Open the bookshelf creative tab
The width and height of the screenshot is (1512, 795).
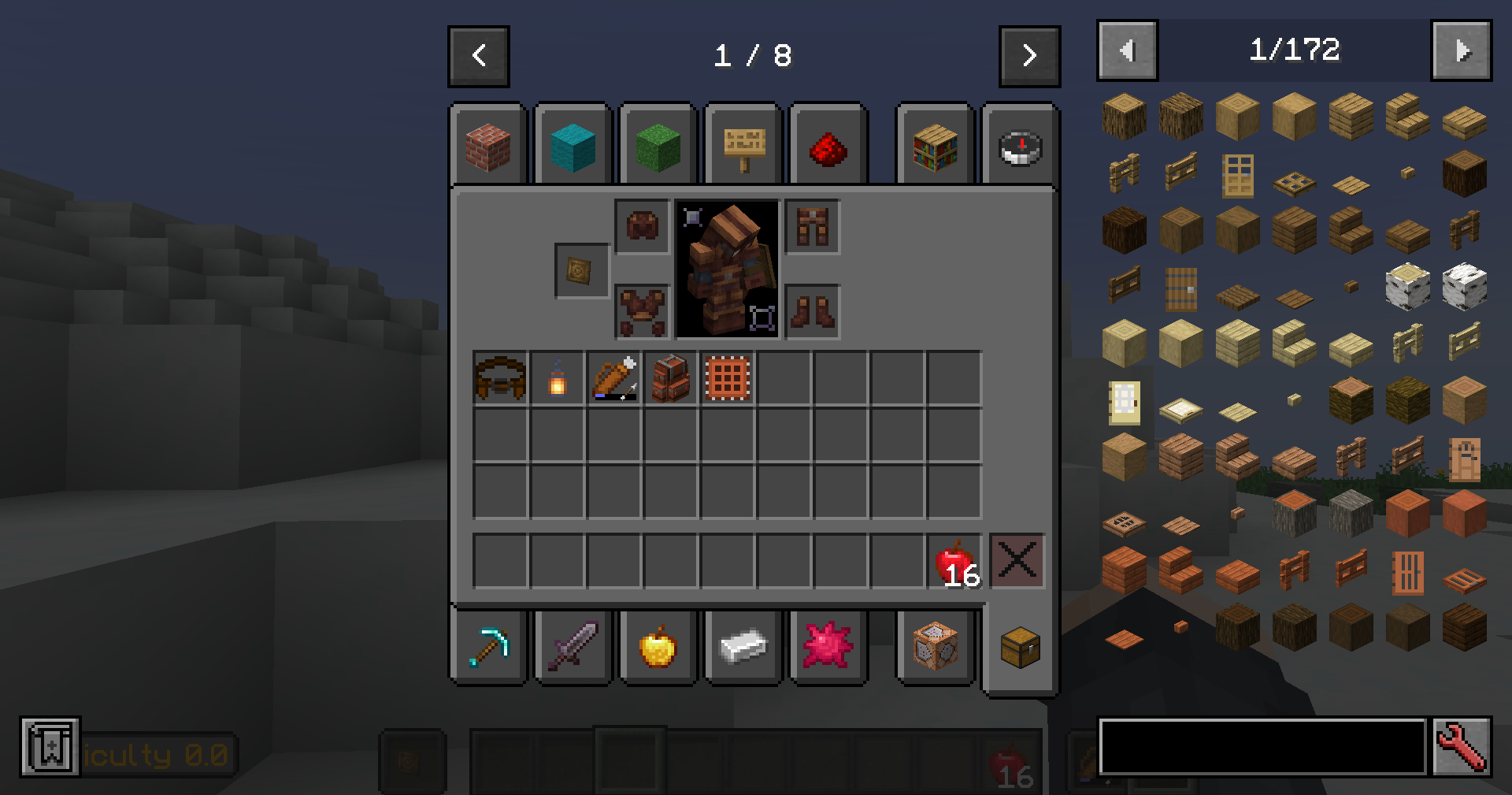point(936,147)
